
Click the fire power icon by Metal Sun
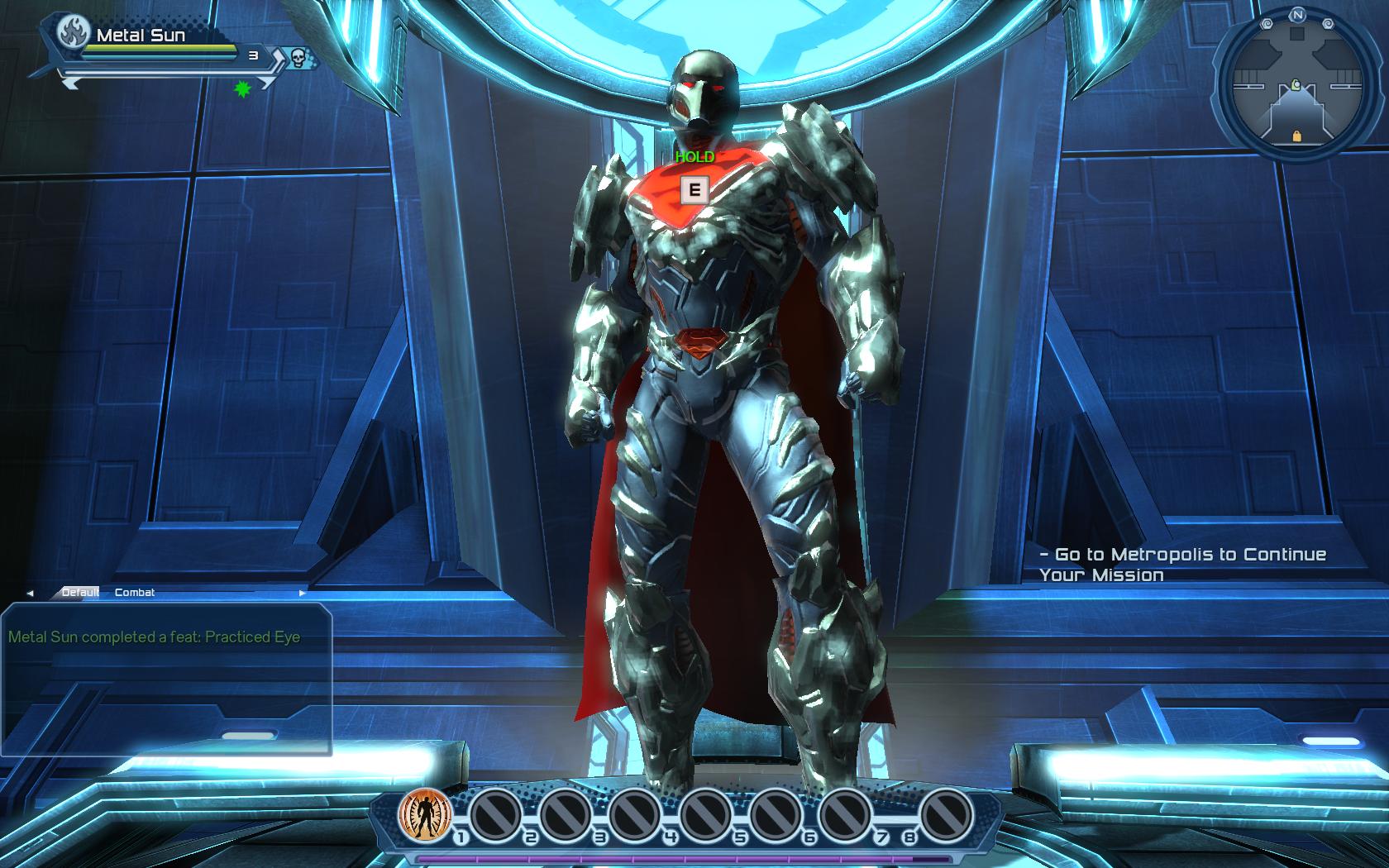(x=74, y=34)
